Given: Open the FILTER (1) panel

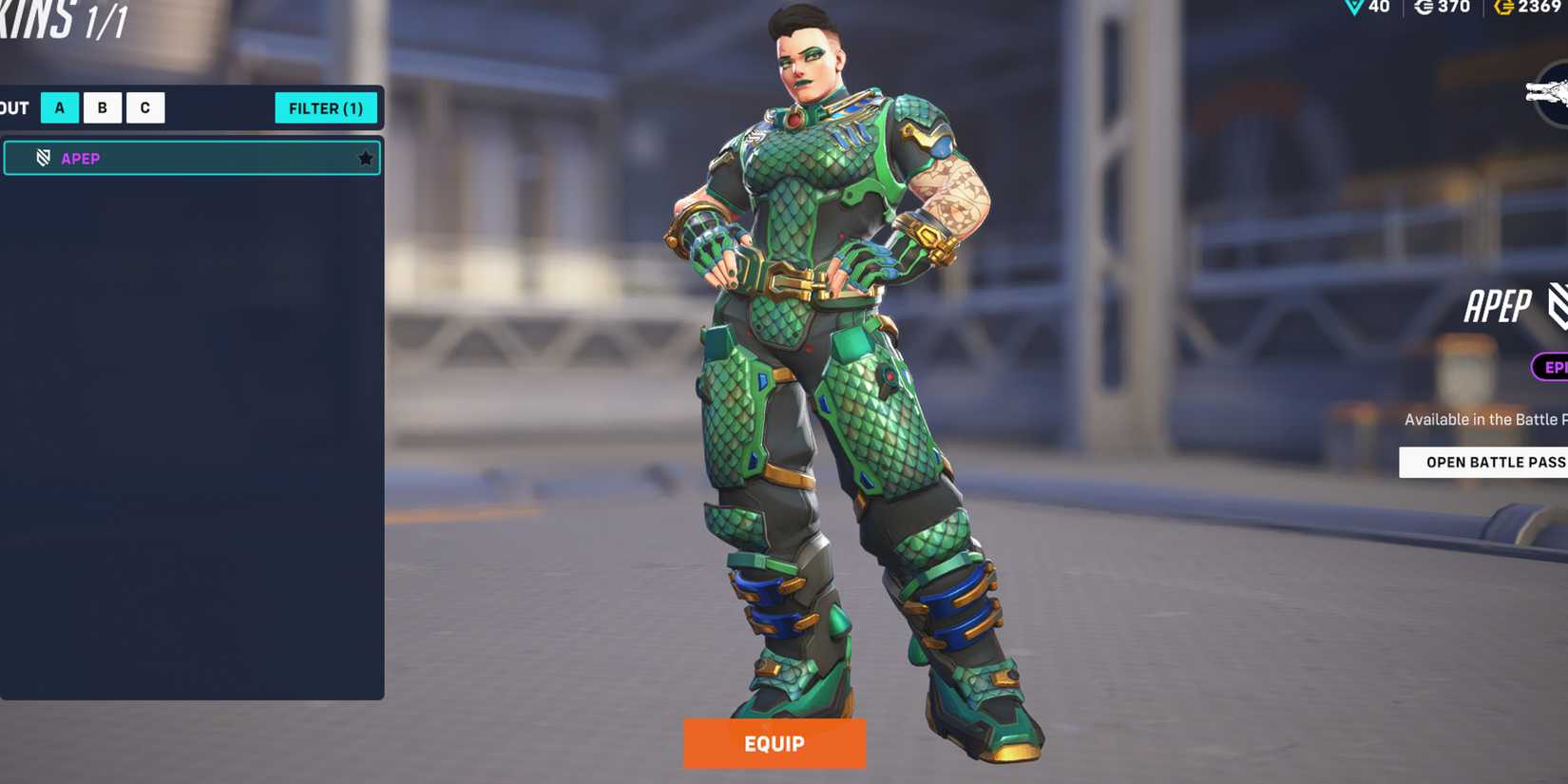Looking at the screenshot, I should point(326,108).
